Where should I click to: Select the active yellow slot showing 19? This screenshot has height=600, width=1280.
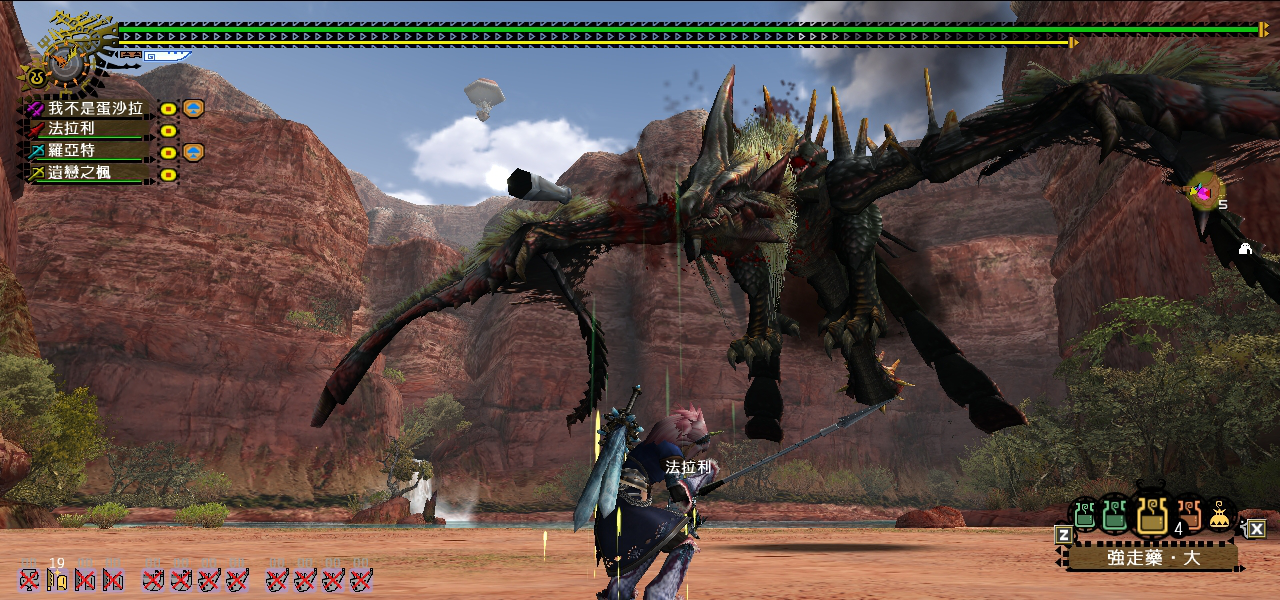pyautogui.click(x=57, y=579)
